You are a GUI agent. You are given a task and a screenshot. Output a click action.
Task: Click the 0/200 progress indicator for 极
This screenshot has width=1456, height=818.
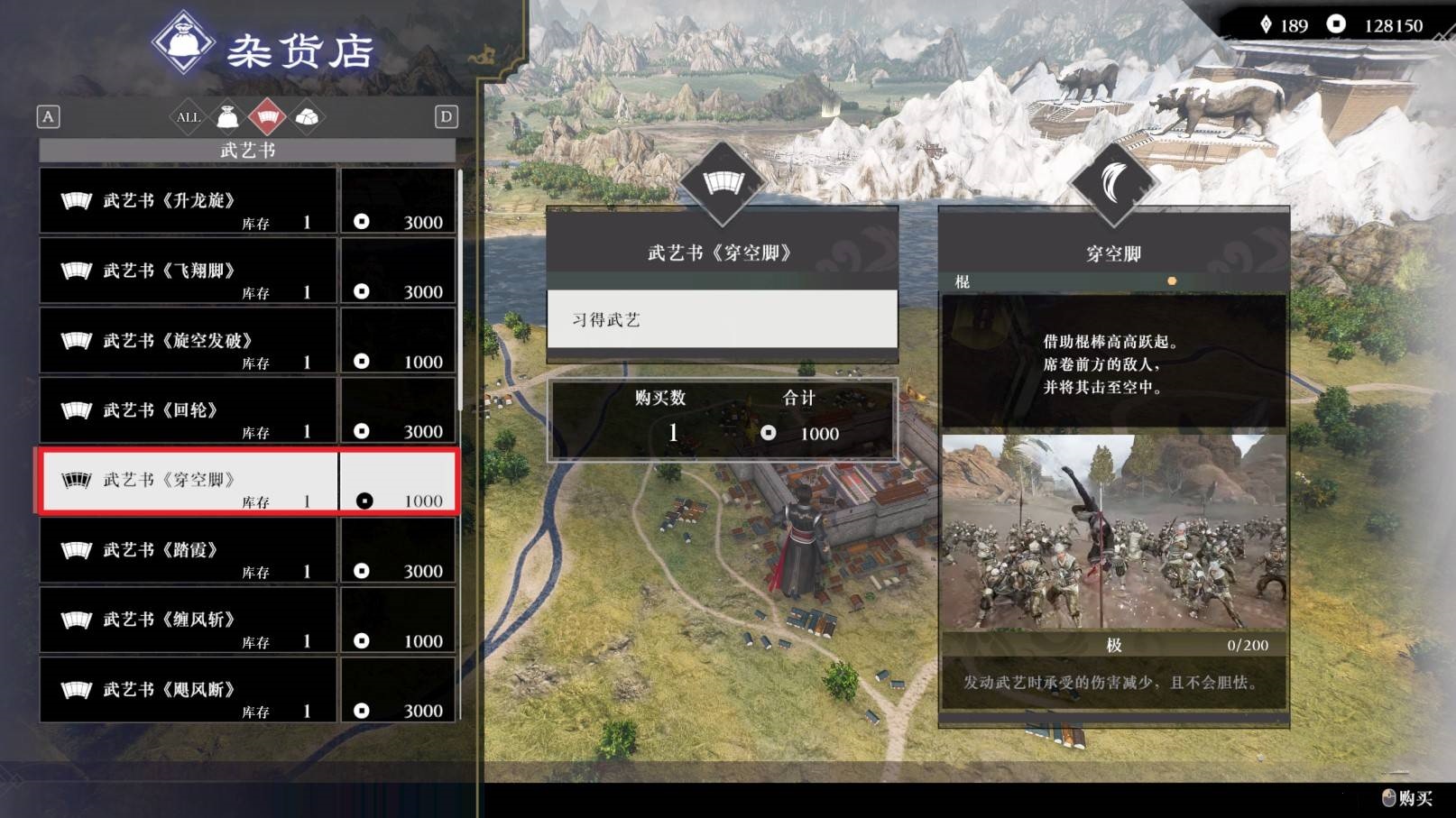point(1249,645)
